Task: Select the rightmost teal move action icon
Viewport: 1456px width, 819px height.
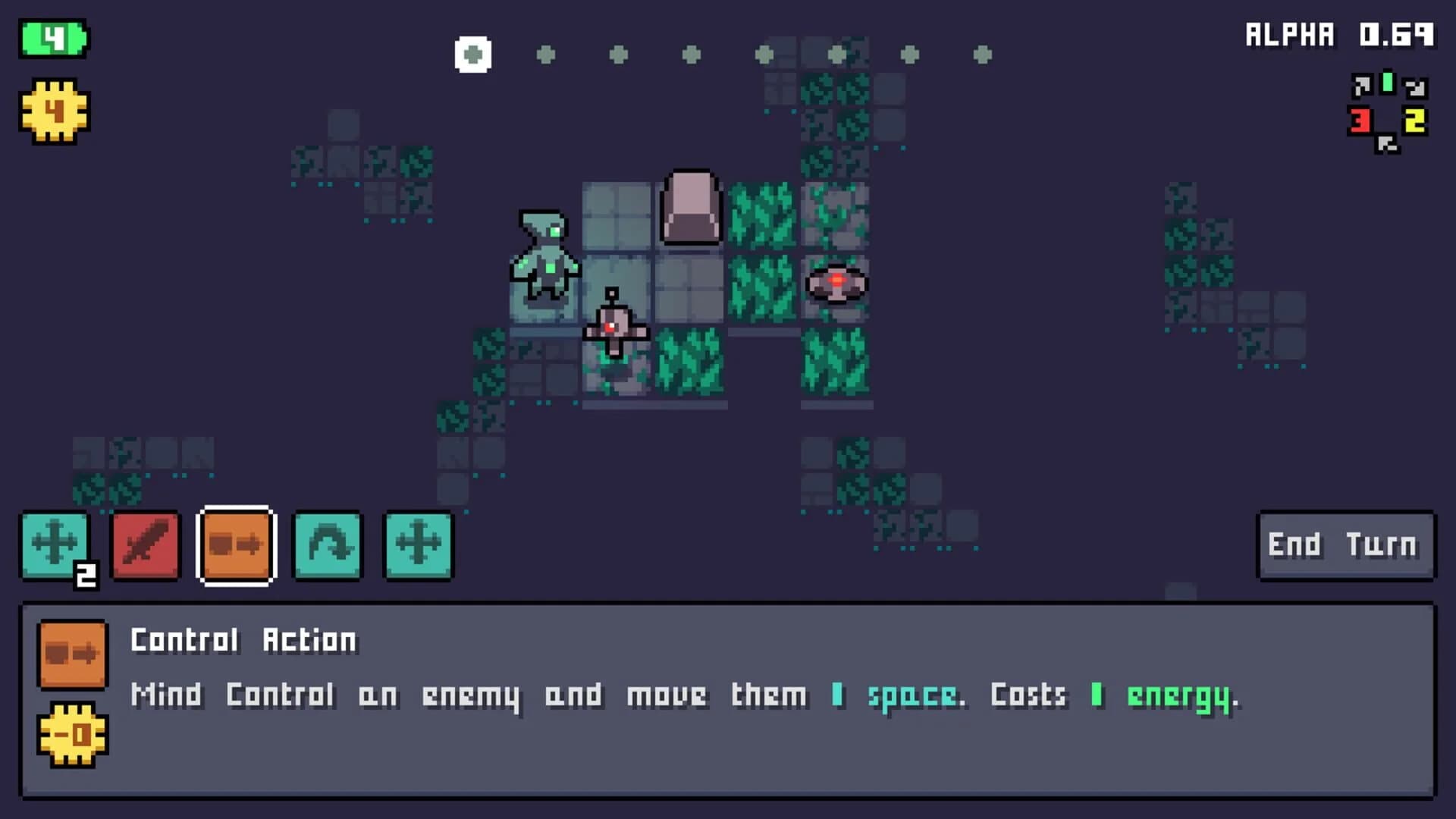Action: [418, 544]
